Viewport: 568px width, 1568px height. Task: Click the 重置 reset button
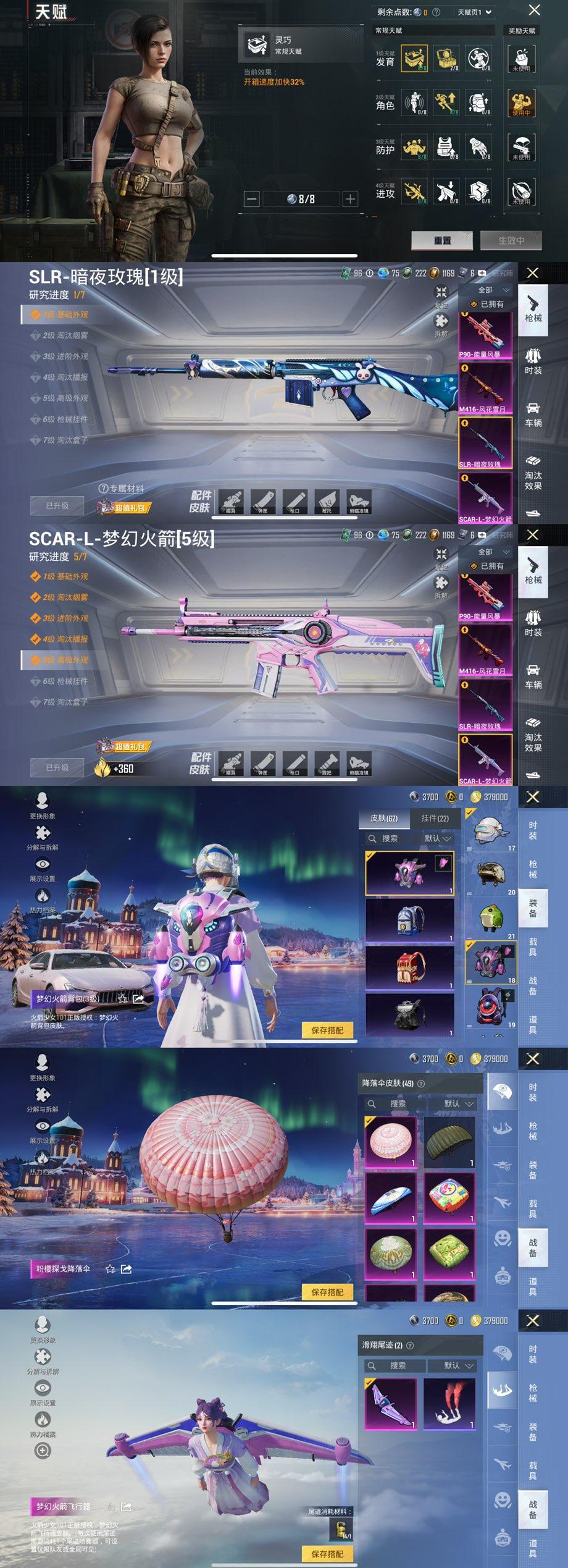tap(442, 240)
